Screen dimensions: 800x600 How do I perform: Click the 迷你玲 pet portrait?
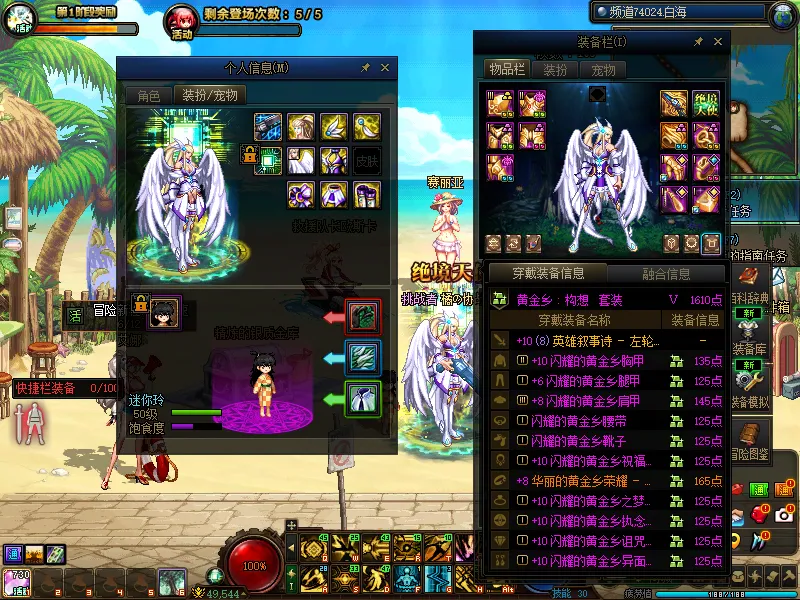[163, 312]
